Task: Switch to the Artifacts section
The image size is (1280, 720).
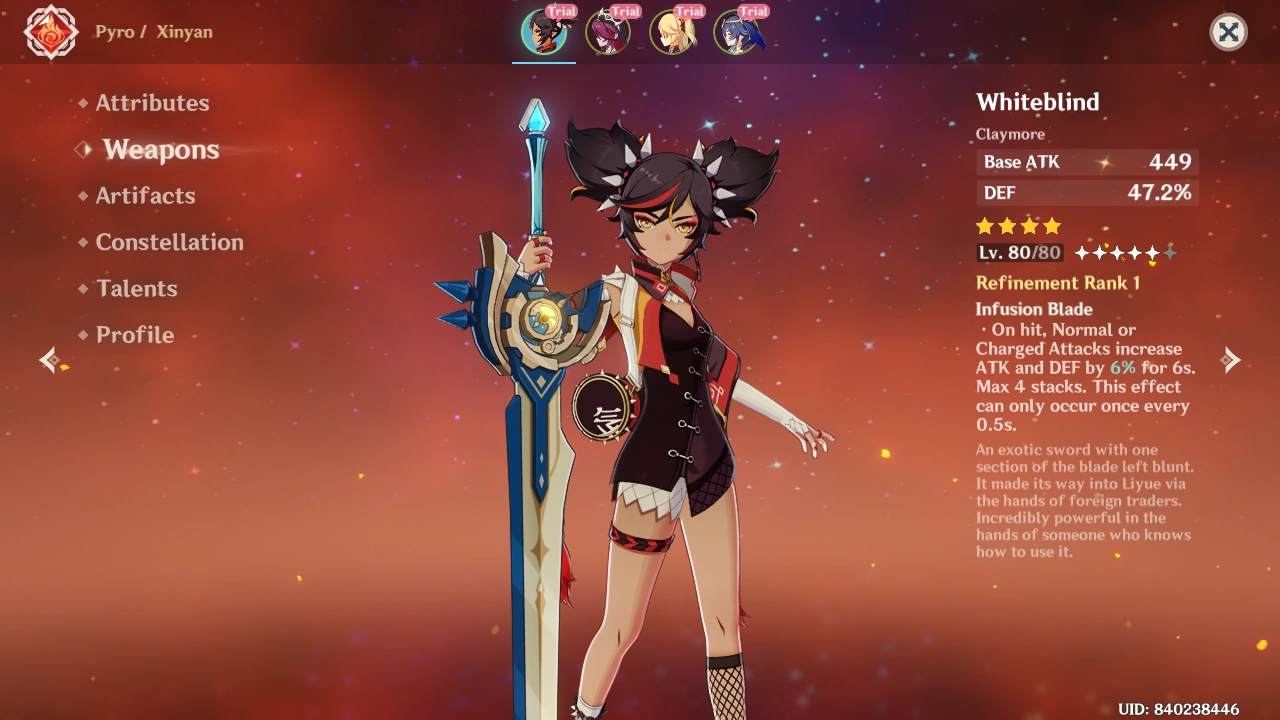Action: pos(146,196)
